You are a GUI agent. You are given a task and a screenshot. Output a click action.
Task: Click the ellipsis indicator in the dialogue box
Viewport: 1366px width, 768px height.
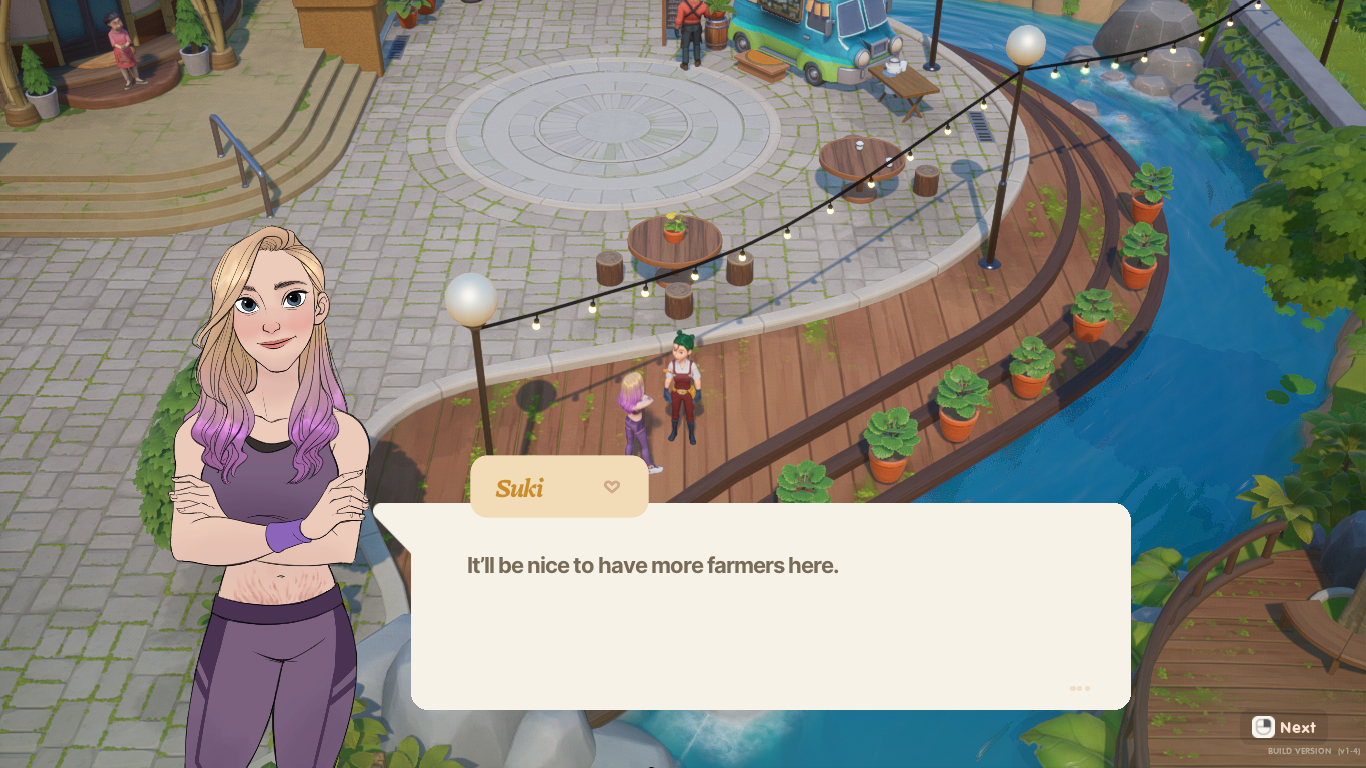pyautogui.click(x=1079, y=688)
